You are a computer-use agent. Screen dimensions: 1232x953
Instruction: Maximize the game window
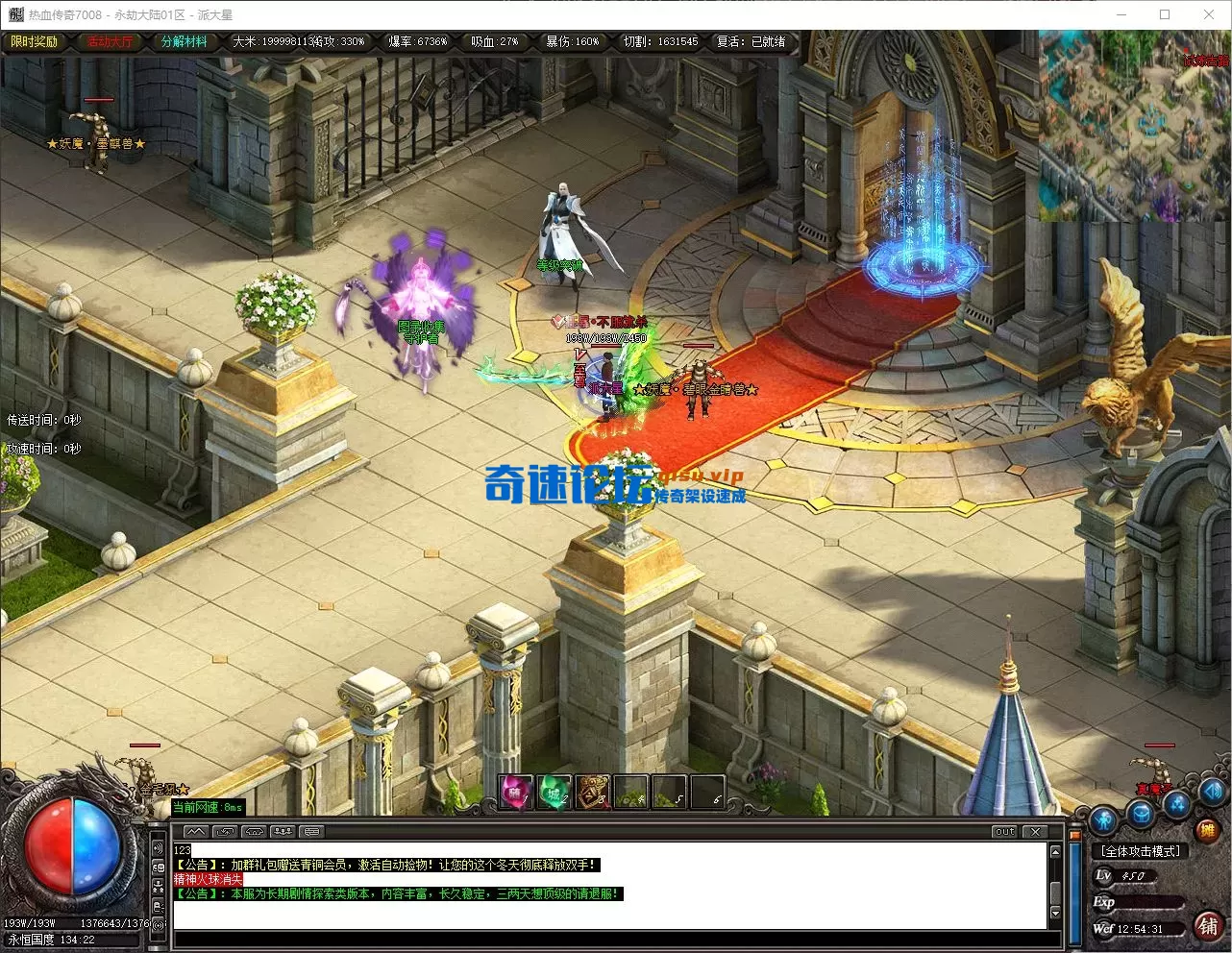coord(1165,14)
